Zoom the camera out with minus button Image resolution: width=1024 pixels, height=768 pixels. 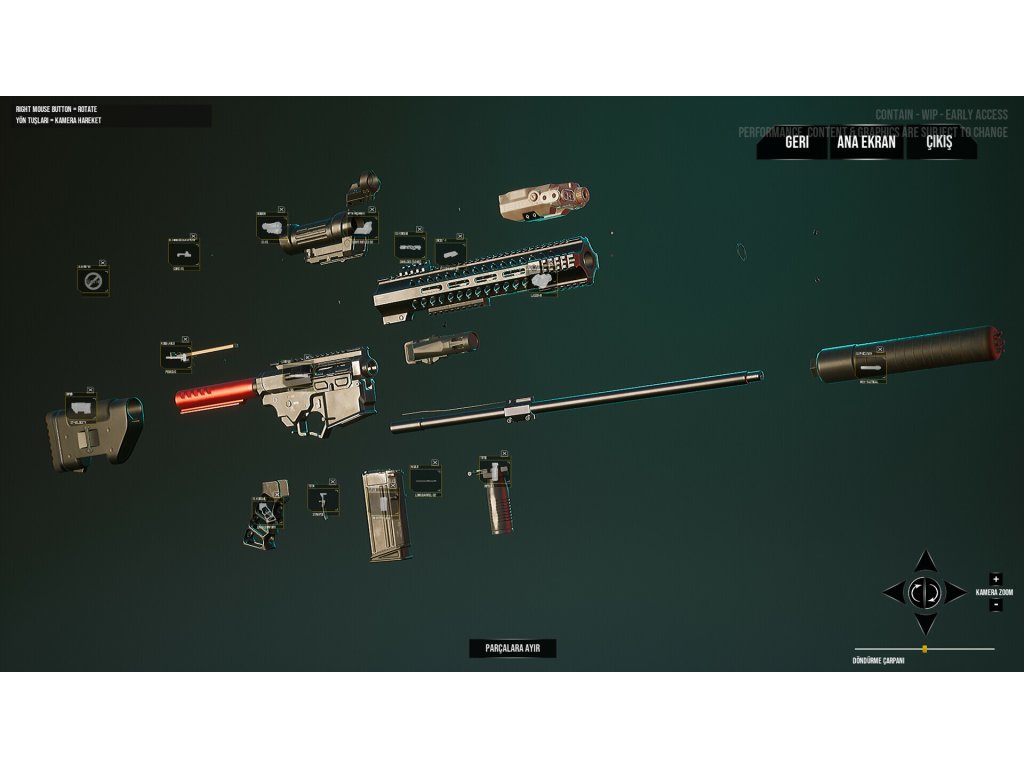[x=995, y=605]
